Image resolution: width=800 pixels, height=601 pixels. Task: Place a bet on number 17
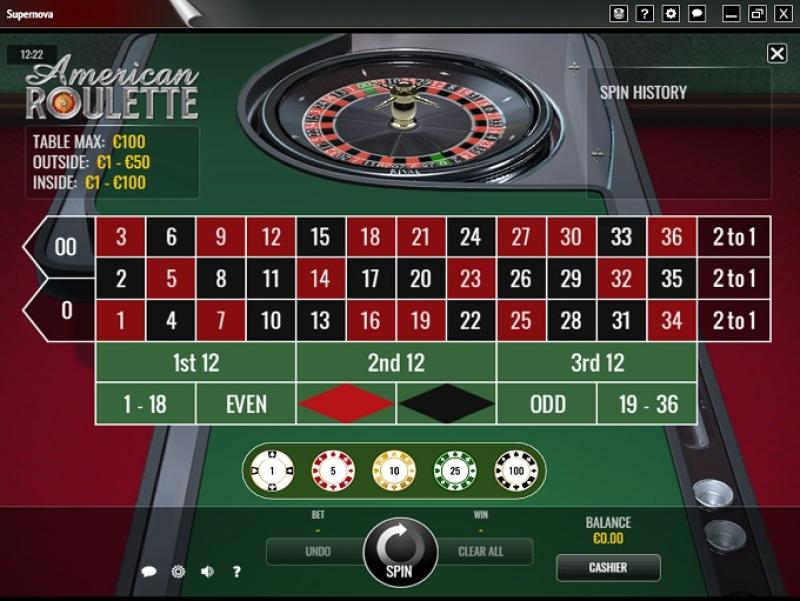371,278
